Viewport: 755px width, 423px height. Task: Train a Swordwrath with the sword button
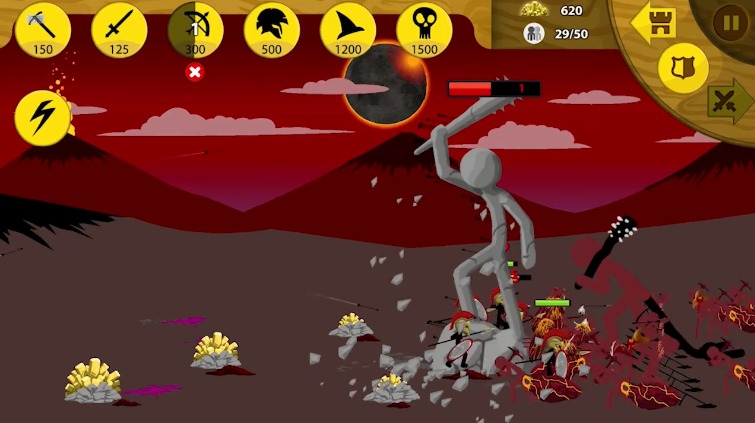point(119,28)
